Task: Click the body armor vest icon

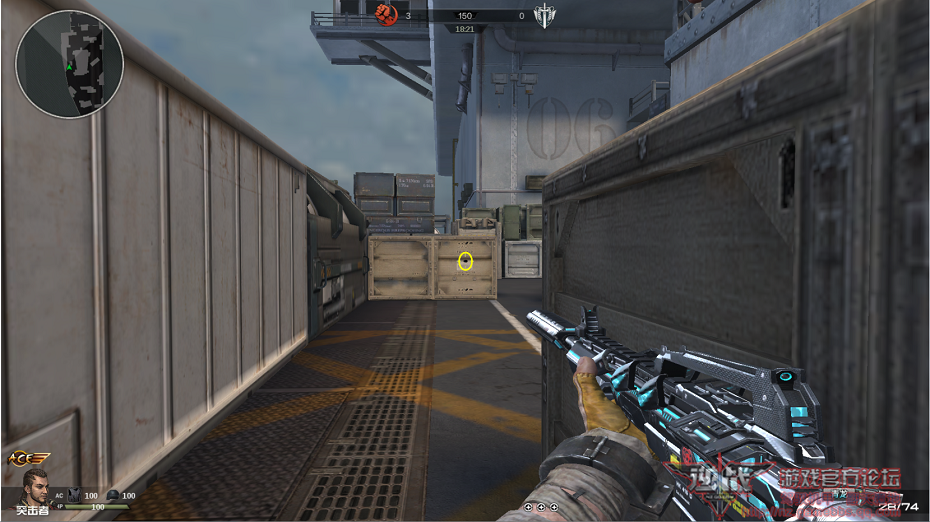Action: tap(73, 495)
